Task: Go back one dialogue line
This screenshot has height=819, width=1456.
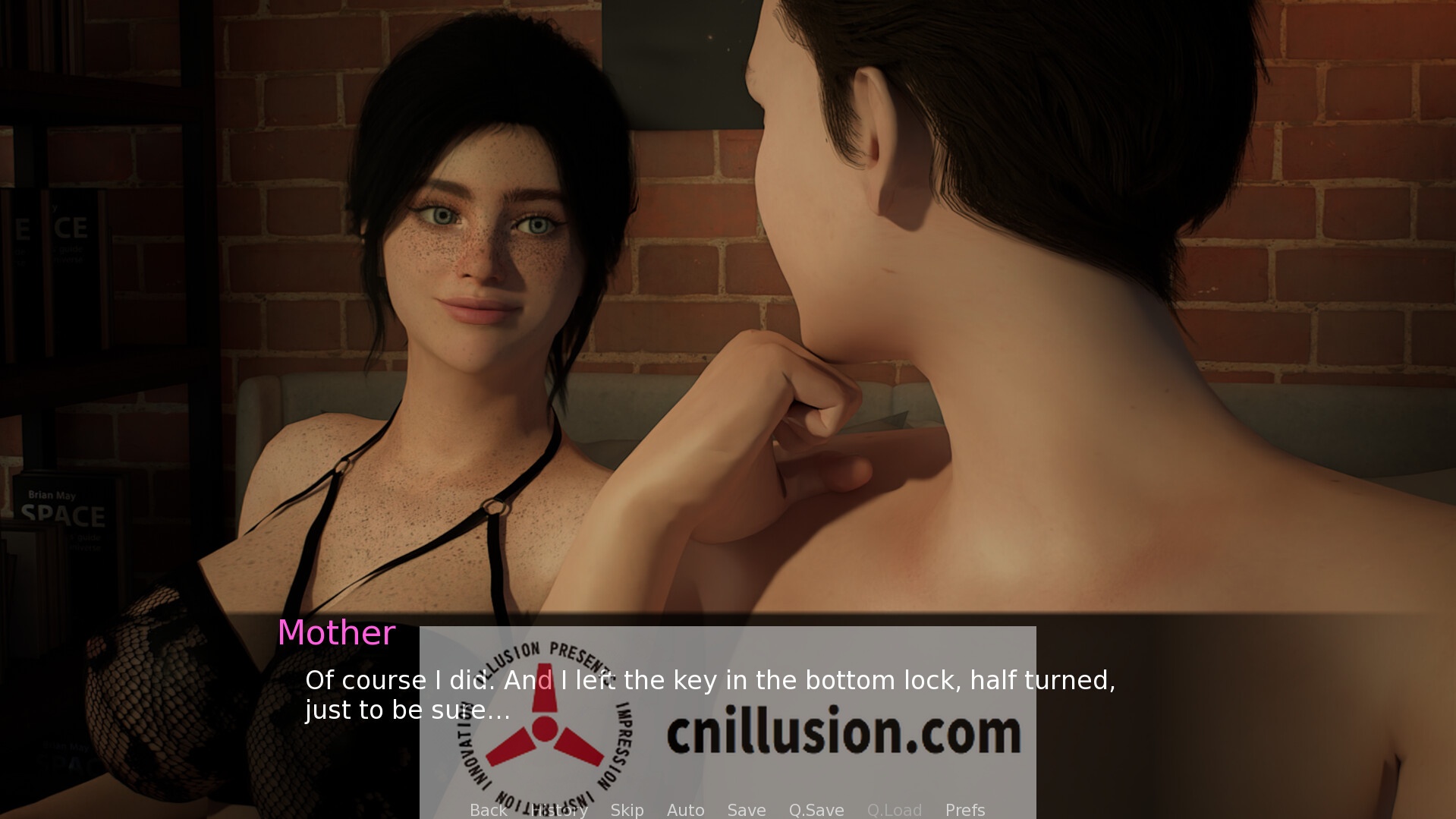Action: [488, 810]
